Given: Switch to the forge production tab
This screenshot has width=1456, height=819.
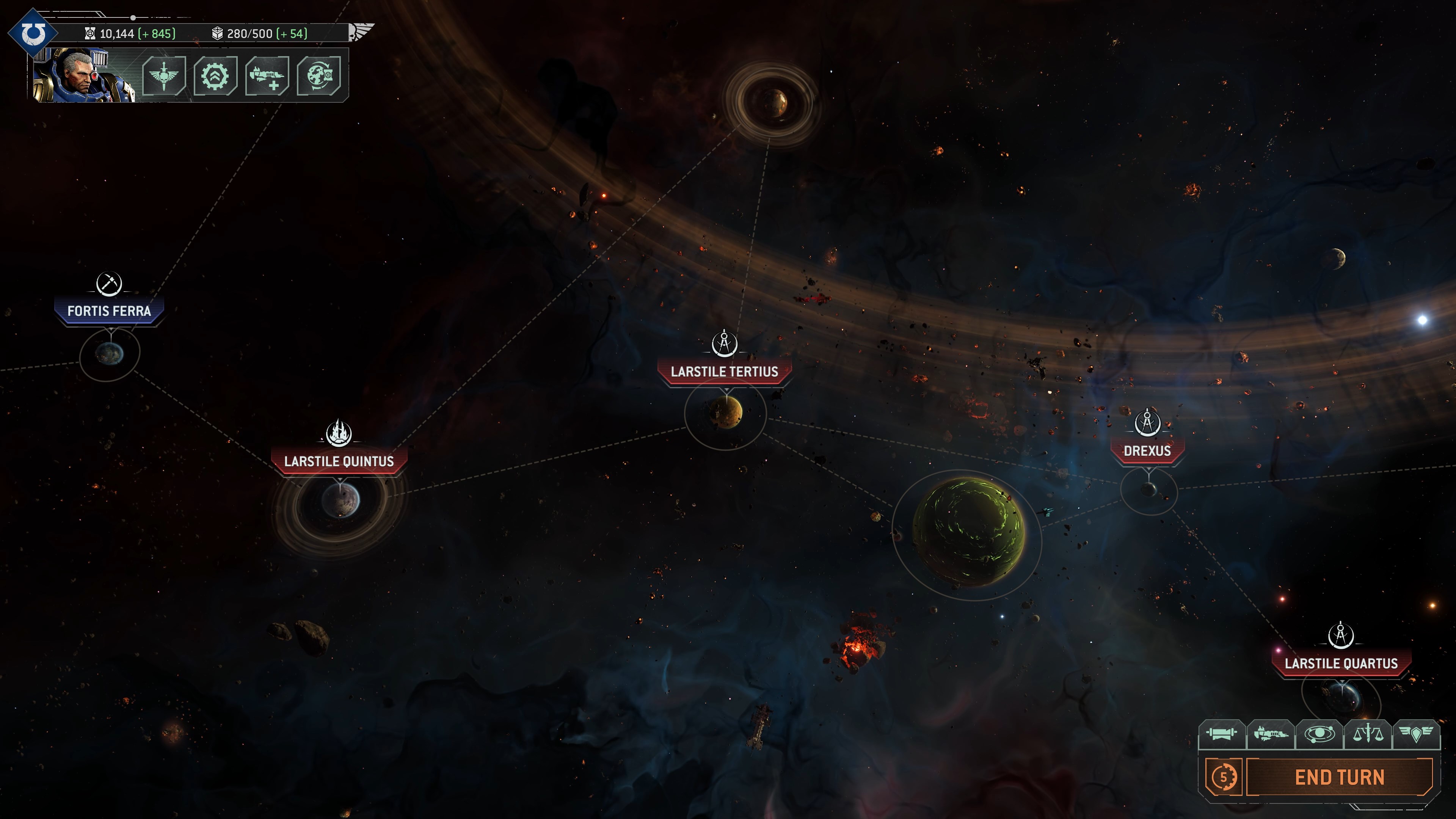Looking at the screenshot, I should 1221,734.
